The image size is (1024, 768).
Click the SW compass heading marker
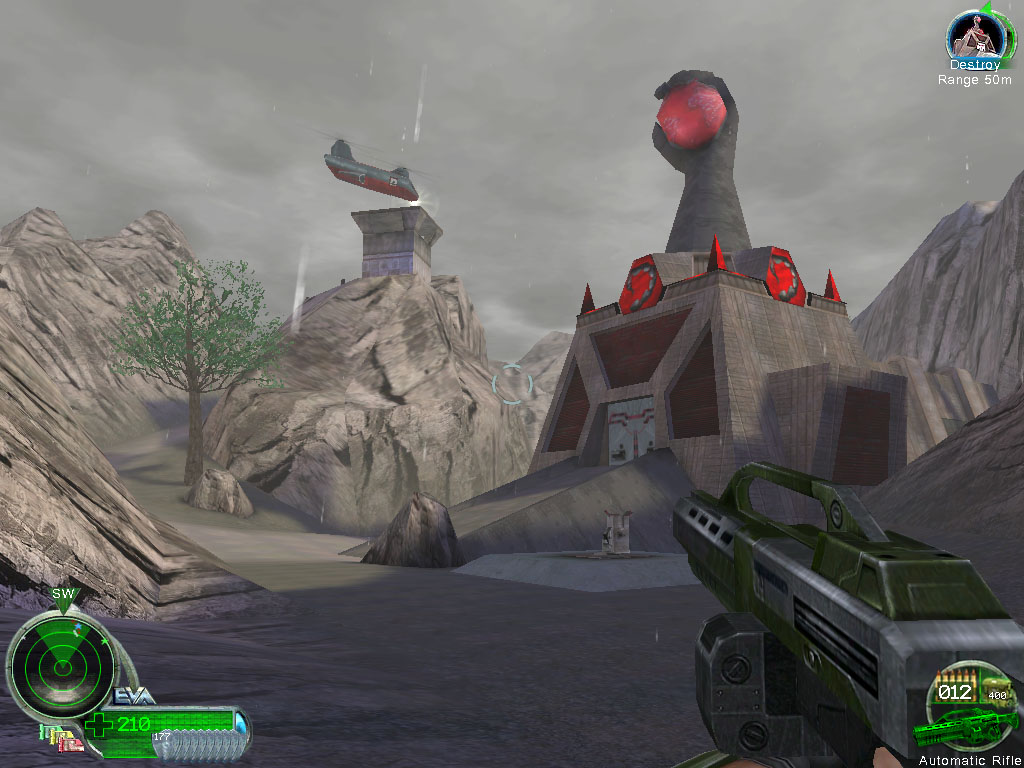click(63, 594)
